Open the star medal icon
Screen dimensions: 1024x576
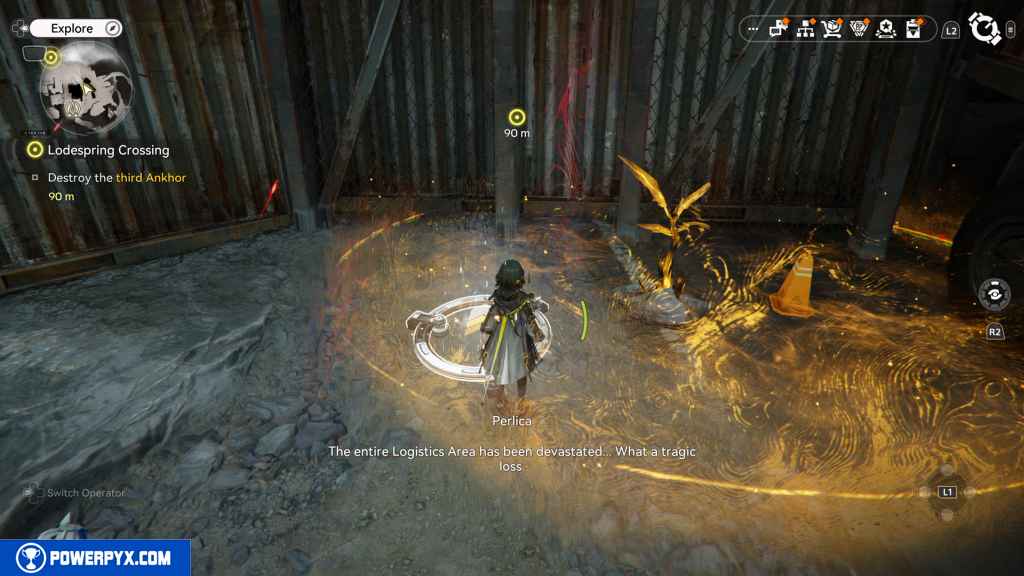(885, 29)
